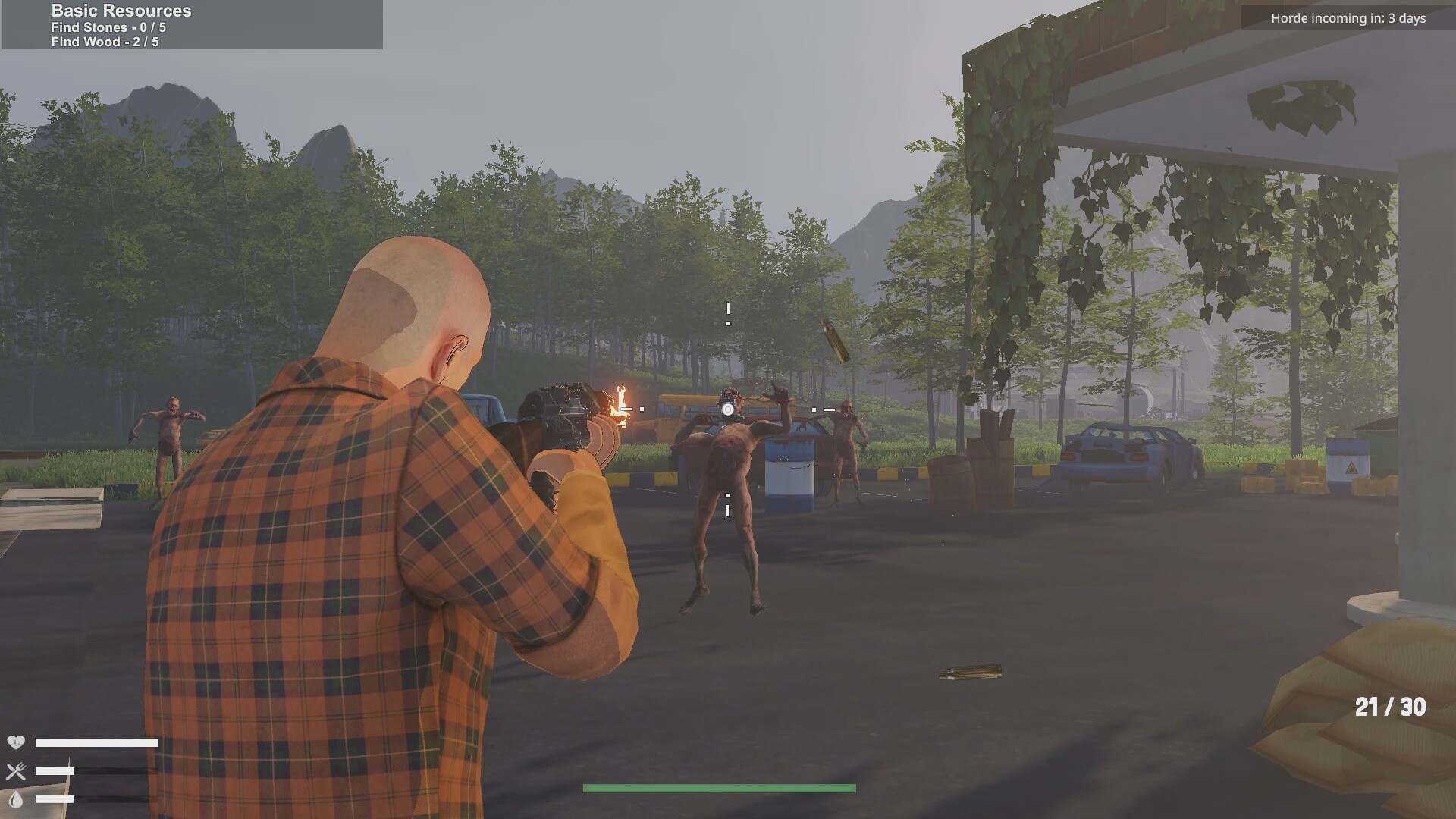Screen dimensions: 1456x819
Task: Click the thirst water droplet icon
Action: [17, 800]
